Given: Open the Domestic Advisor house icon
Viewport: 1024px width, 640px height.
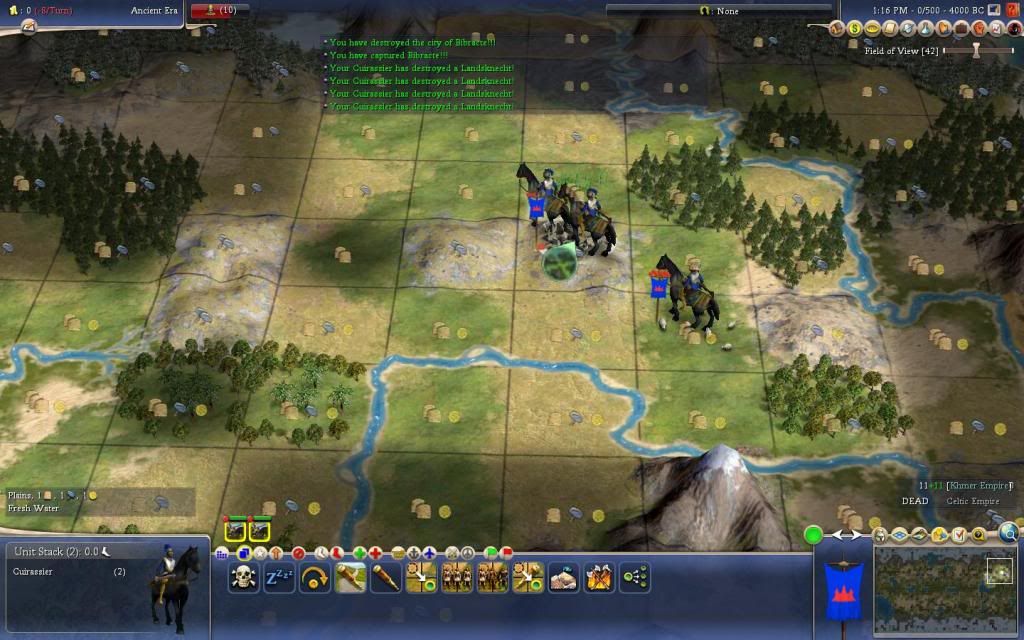Looking at the screenshot, I should click(x=836, y=29).
